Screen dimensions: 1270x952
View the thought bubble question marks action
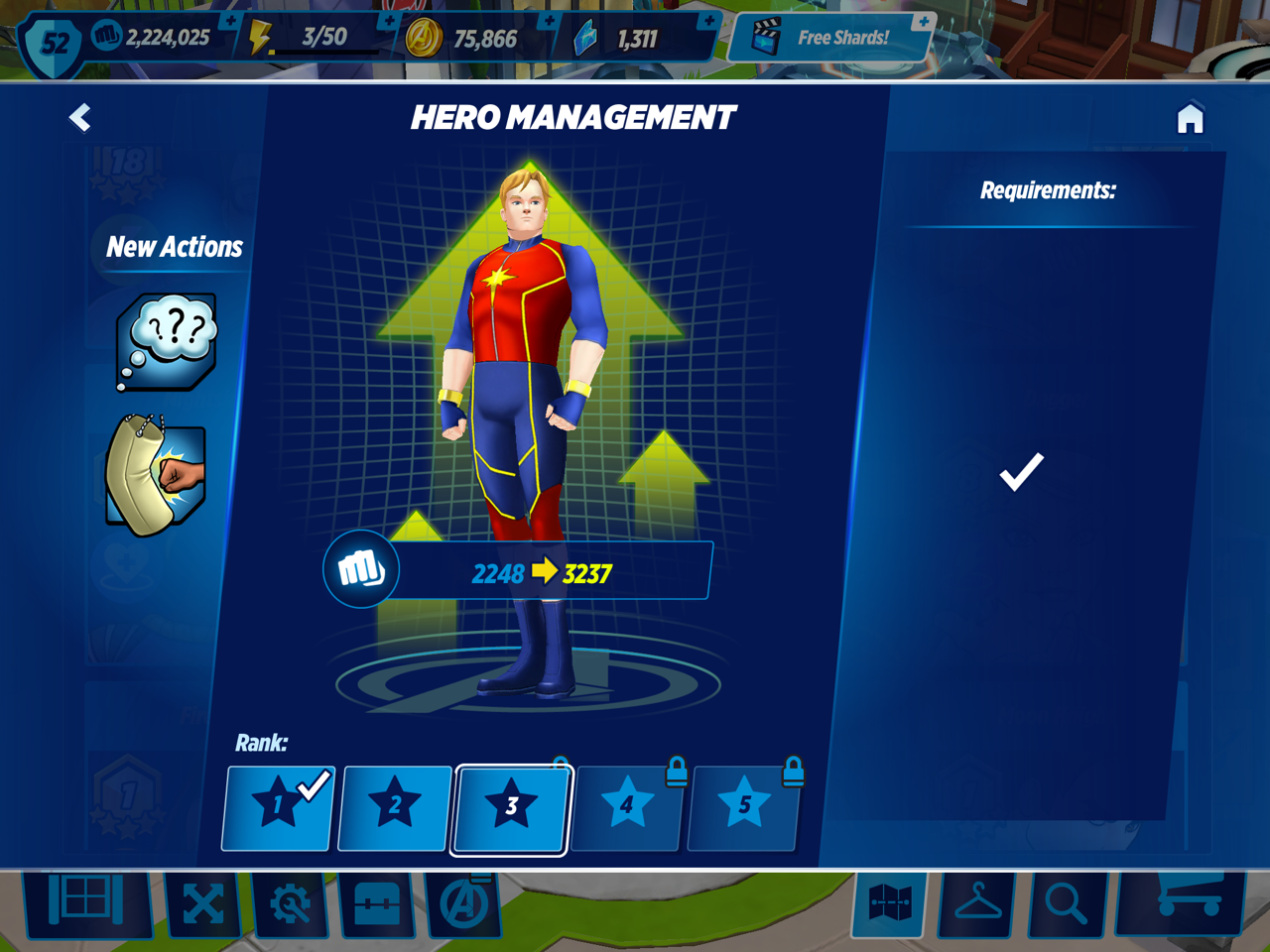pos(167,340)
